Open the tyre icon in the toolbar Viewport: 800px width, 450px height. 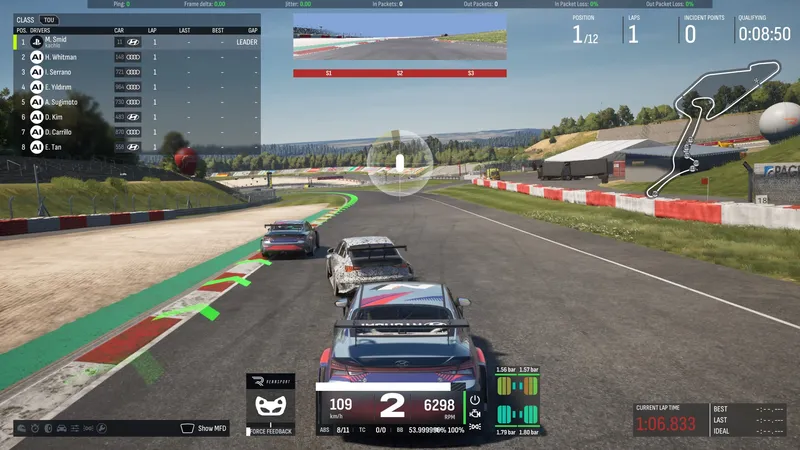coord(49,428)
